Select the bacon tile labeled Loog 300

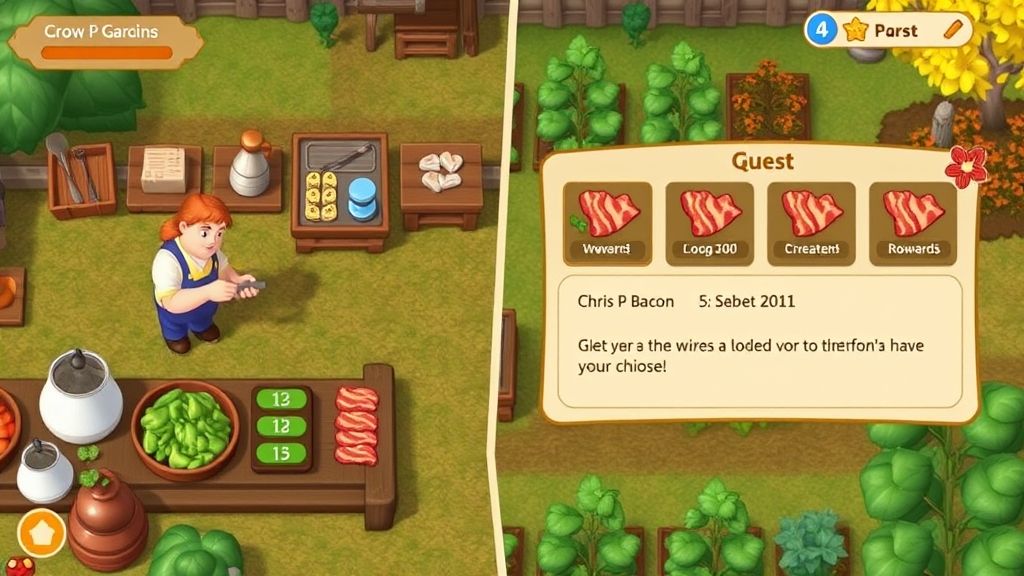710,223
